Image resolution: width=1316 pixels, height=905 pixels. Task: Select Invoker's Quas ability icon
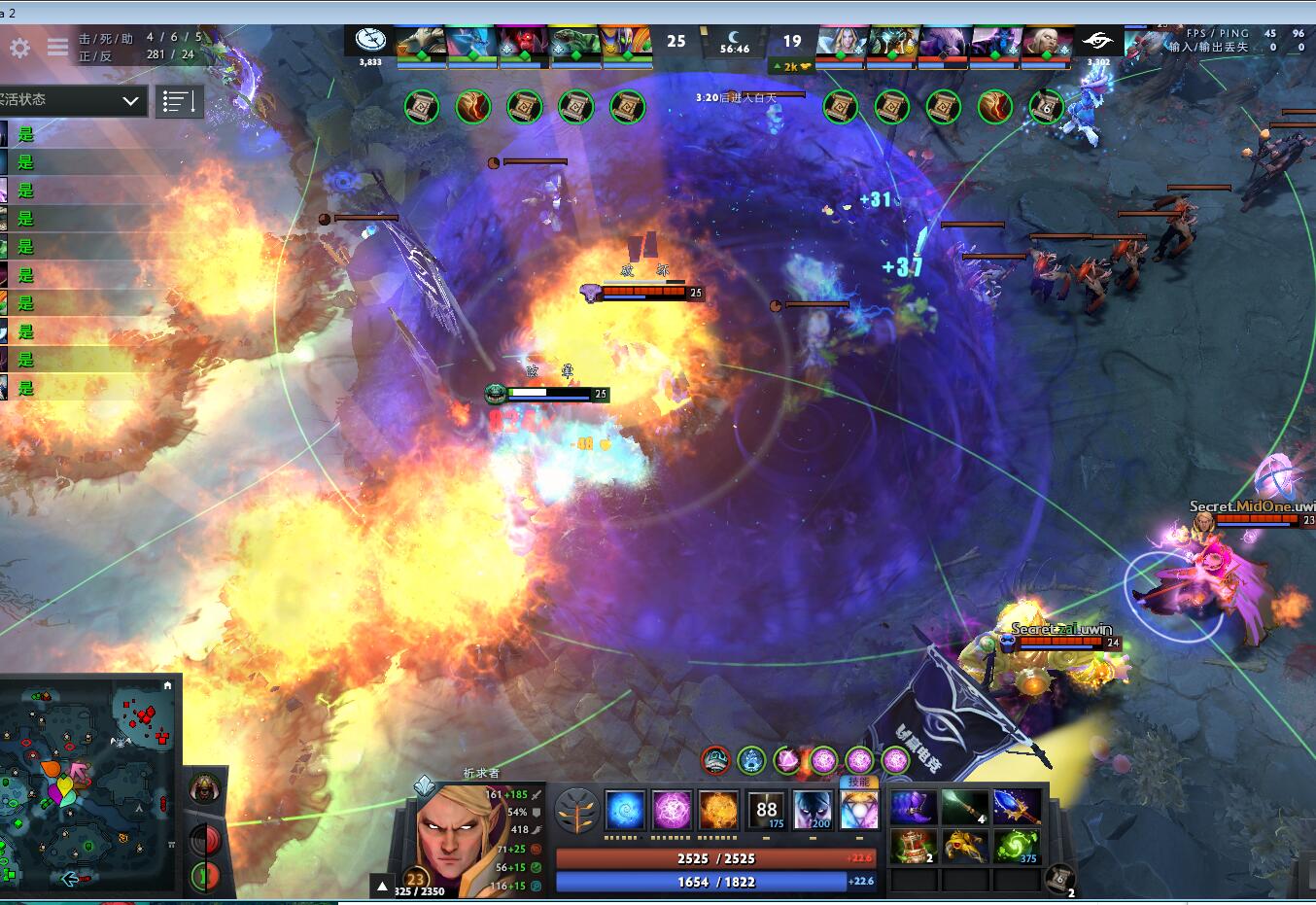click(x=625, y=810)
